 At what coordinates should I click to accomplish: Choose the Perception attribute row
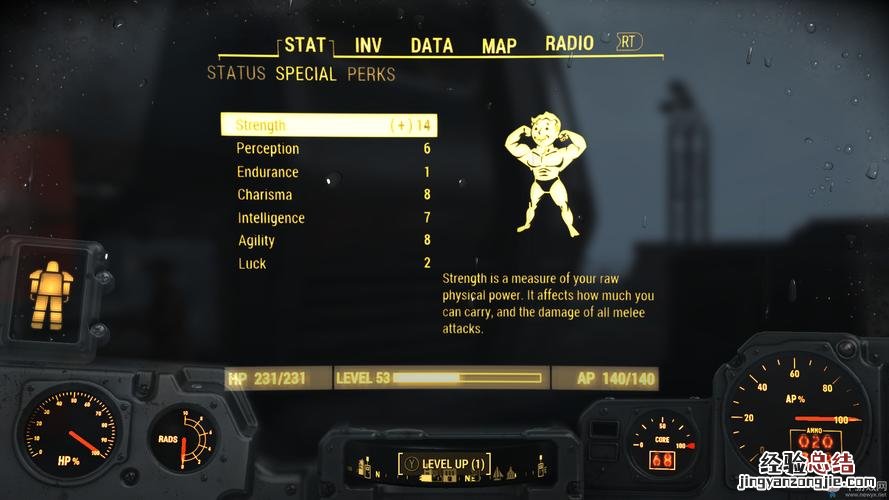point(329,149)
